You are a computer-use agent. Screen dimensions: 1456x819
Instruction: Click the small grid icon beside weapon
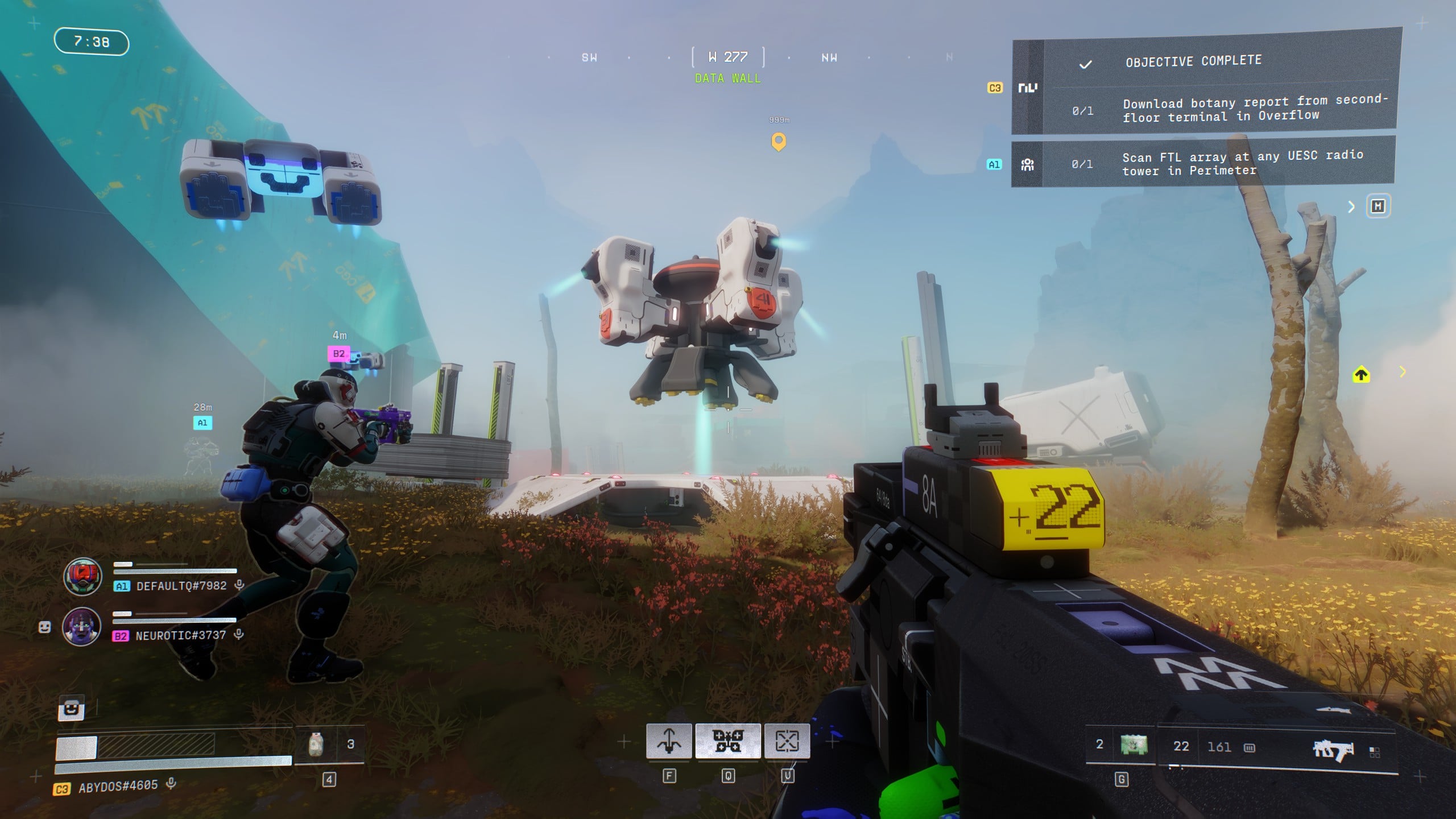pyautogui.click(x=1375, y=752)
